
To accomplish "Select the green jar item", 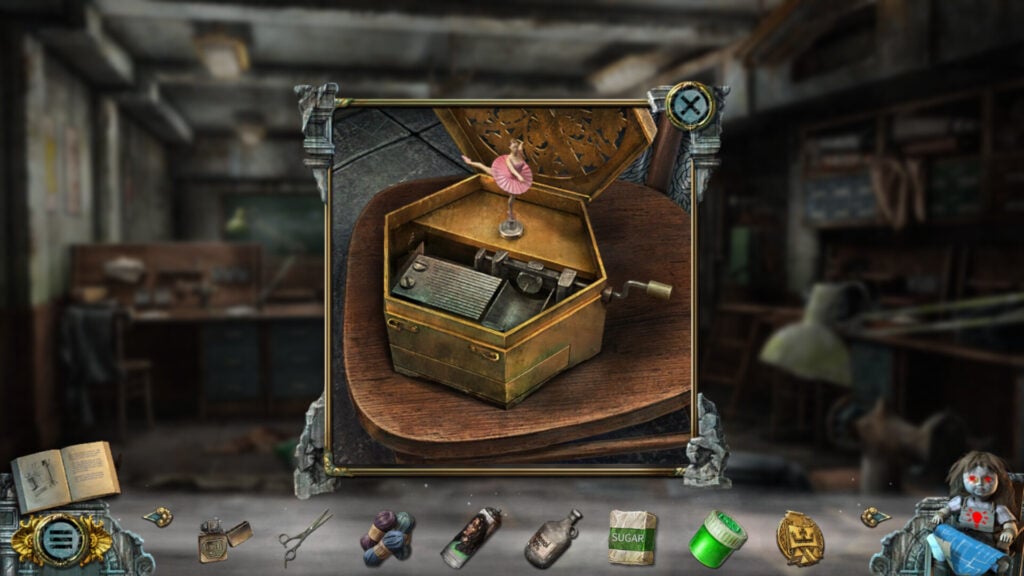I will tap(716, 537).
